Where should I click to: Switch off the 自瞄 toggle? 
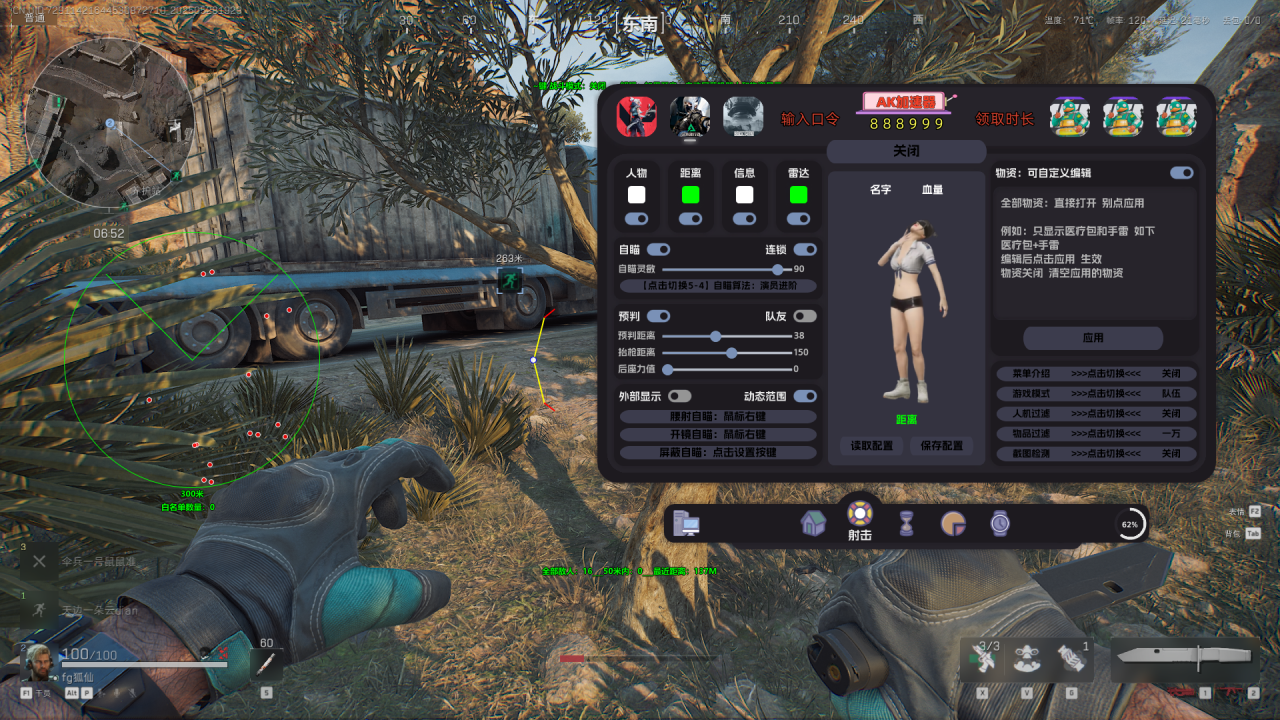pyautogui.click(x=658, y=249)
